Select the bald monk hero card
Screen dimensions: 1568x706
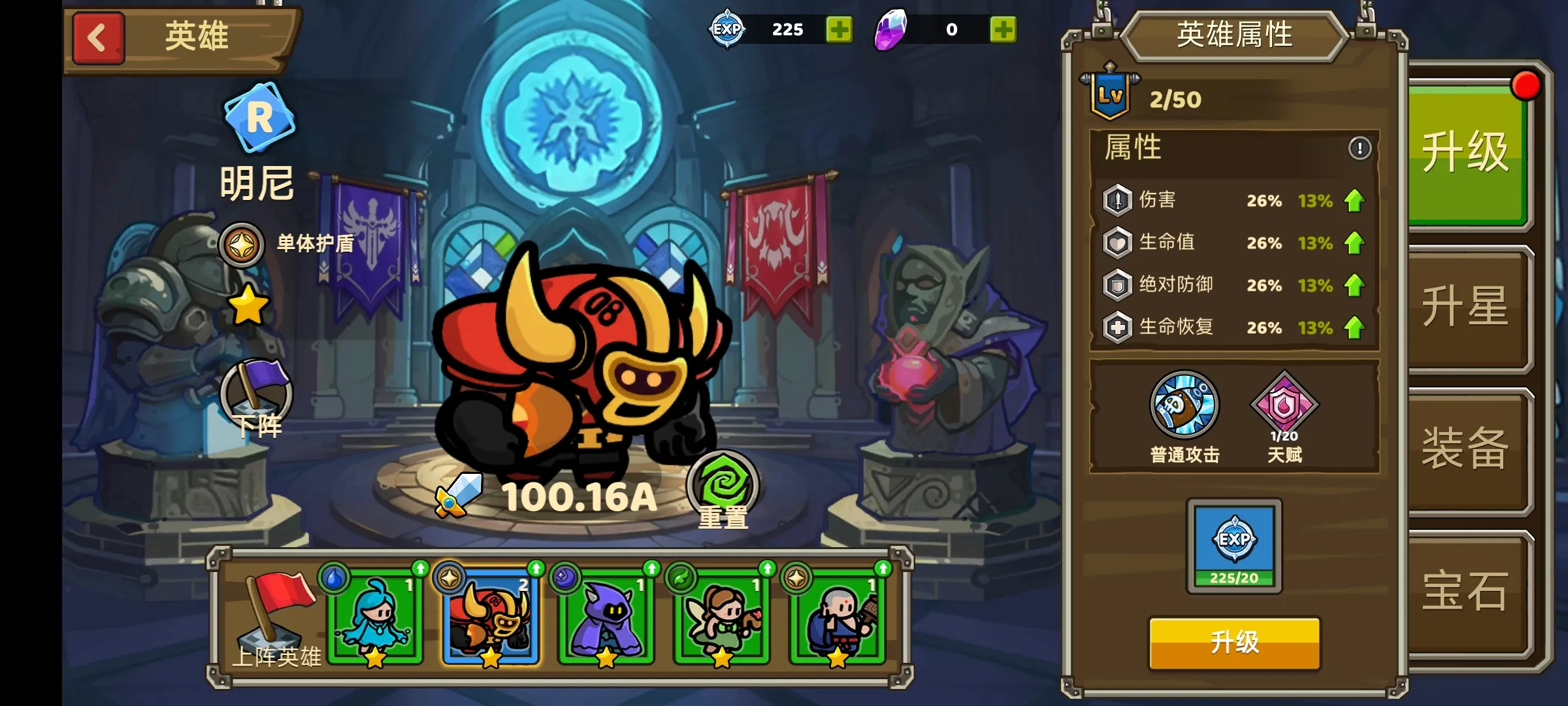(x=838, y=618)
